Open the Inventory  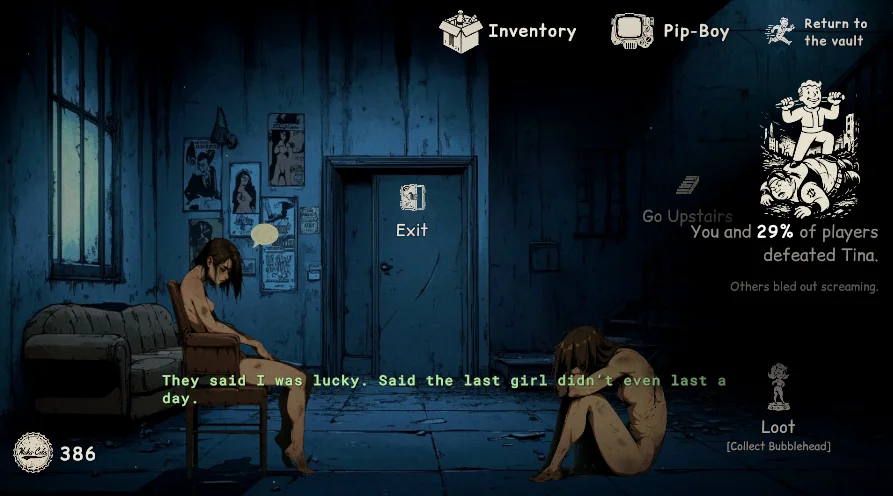click(x=508, y=32)
